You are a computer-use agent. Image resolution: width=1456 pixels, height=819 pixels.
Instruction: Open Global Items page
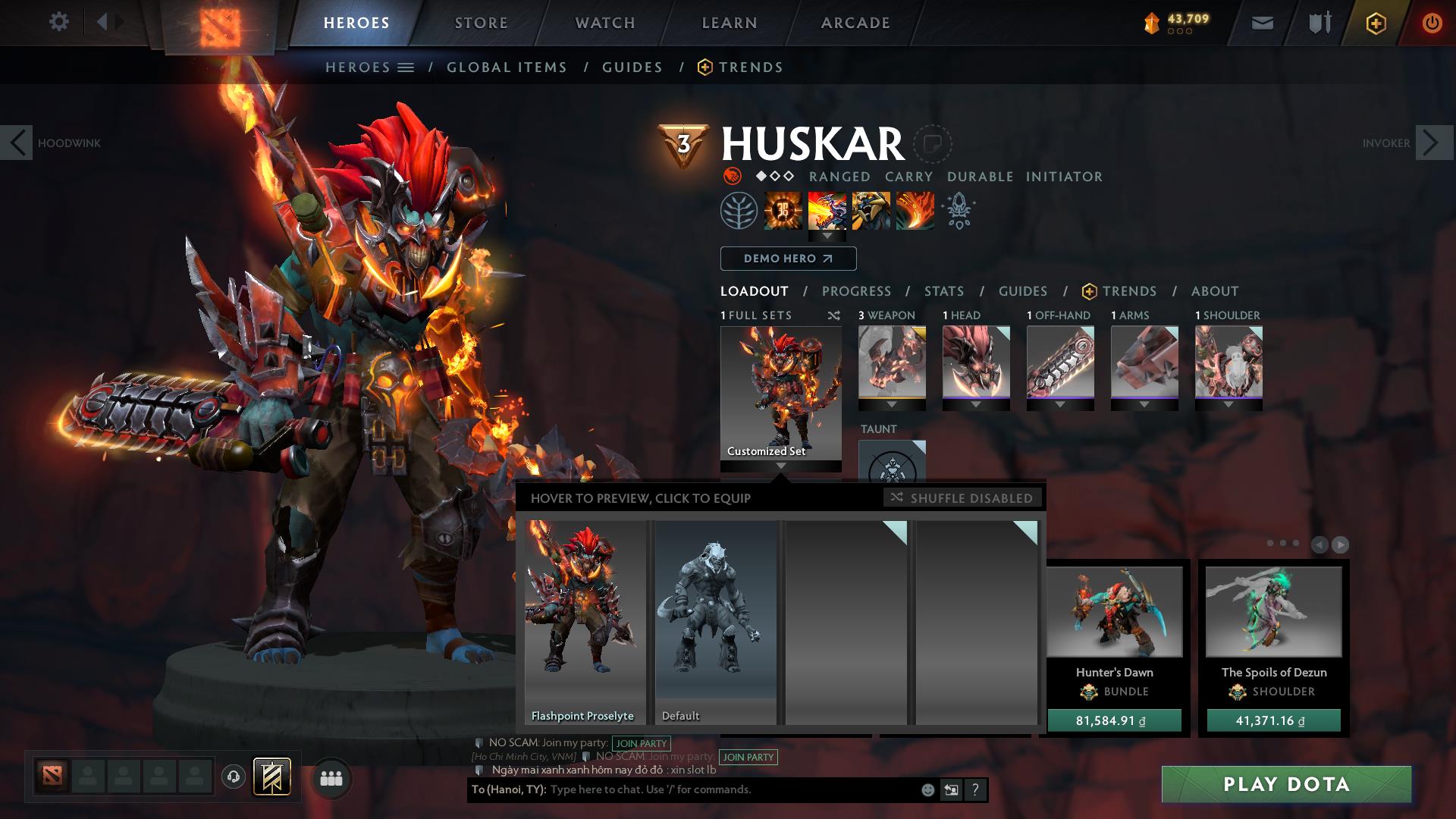point(507,67)
